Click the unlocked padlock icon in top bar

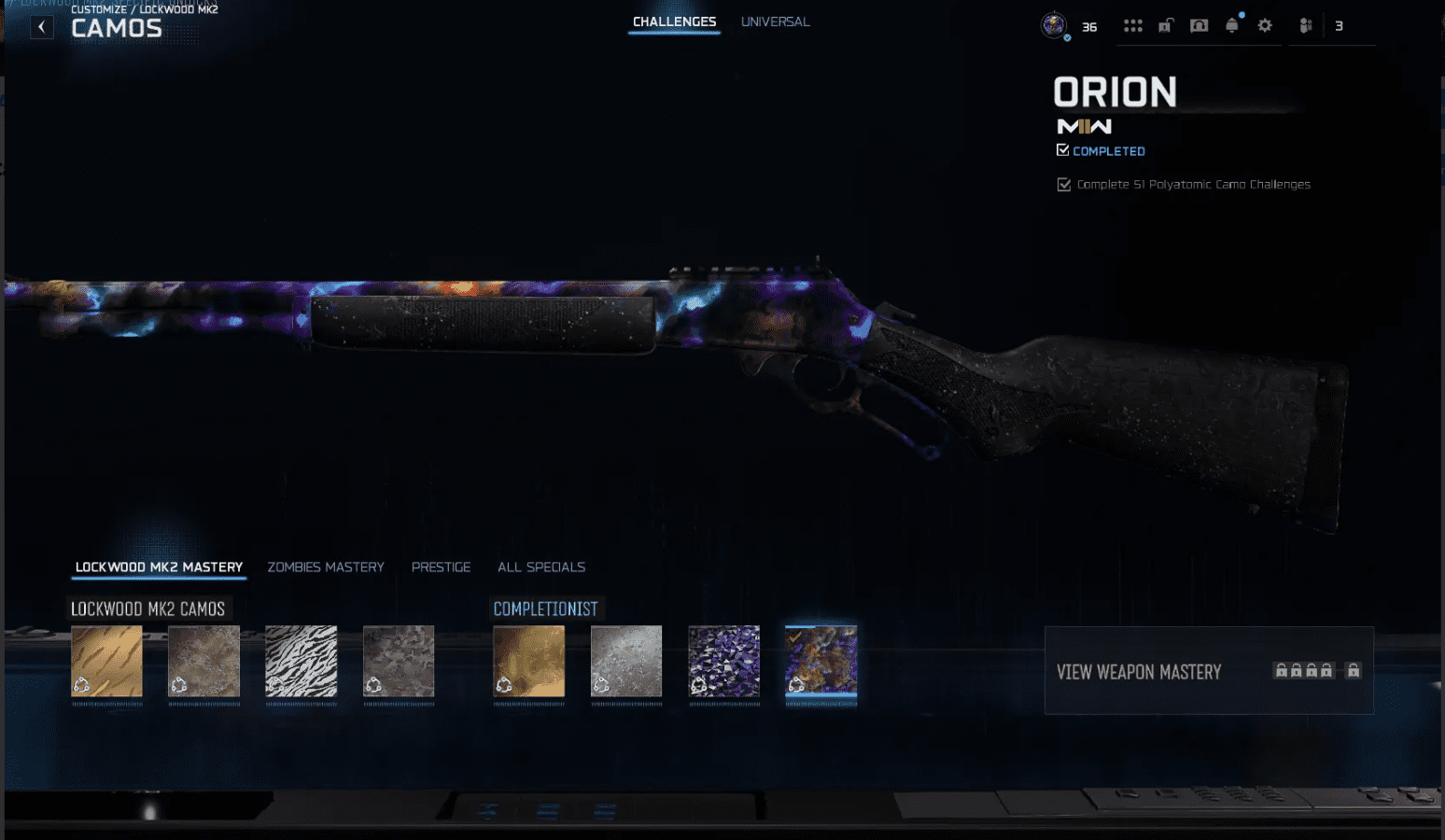pyautogui.click(x=1165, y=25)
